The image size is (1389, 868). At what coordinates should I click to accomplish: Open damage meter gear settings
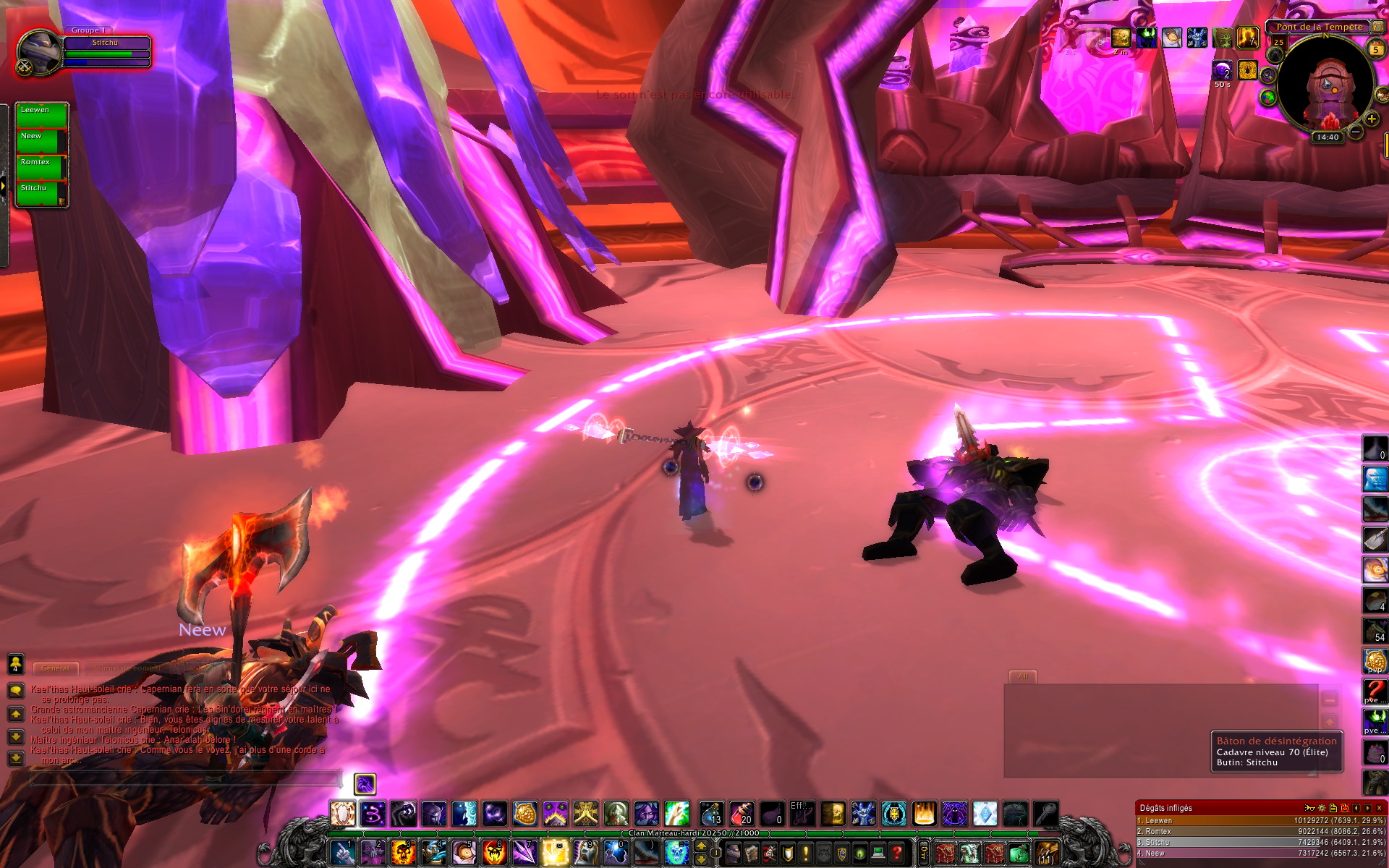tap(1322, 808)
